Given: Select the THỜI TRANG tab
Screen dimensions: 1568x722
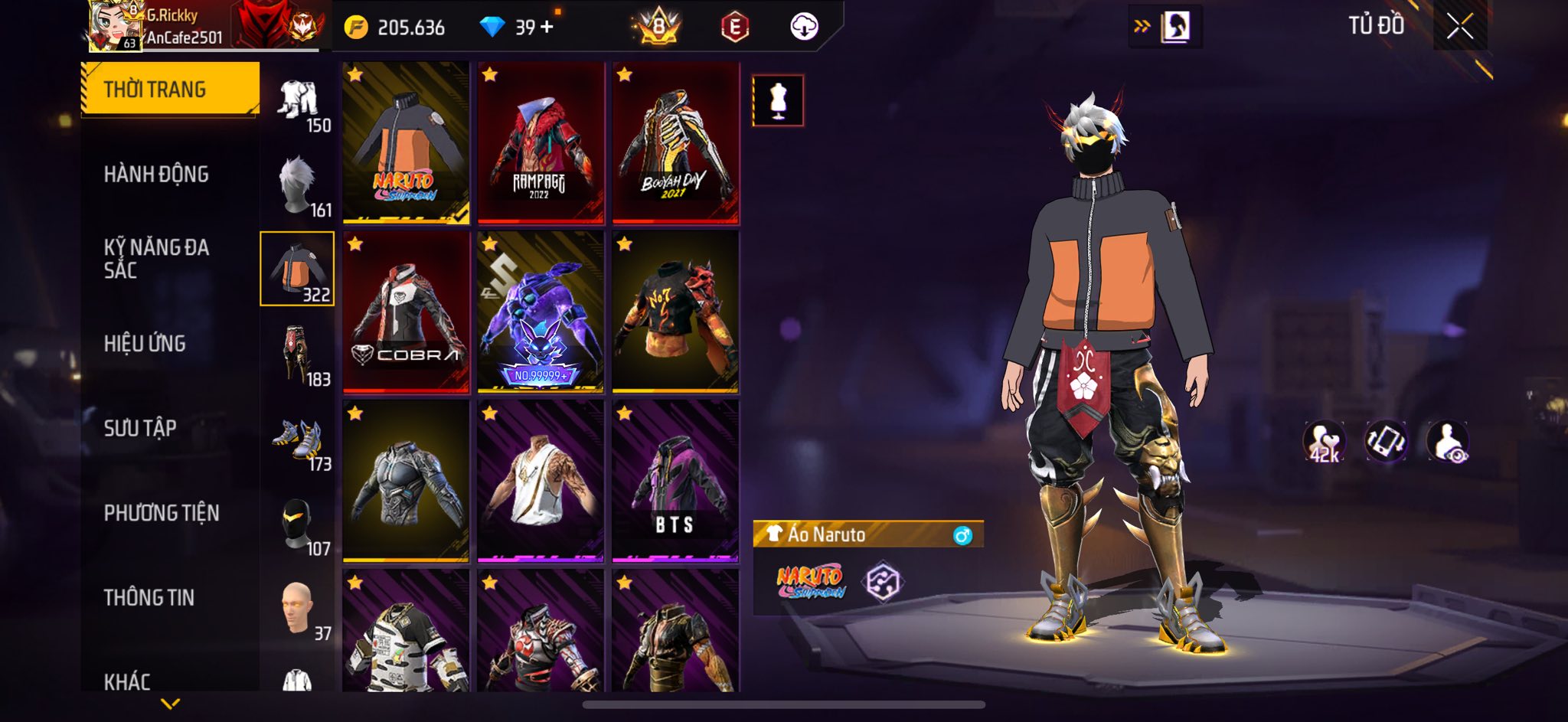Looking at the screenshot, I should pos(170,90).
